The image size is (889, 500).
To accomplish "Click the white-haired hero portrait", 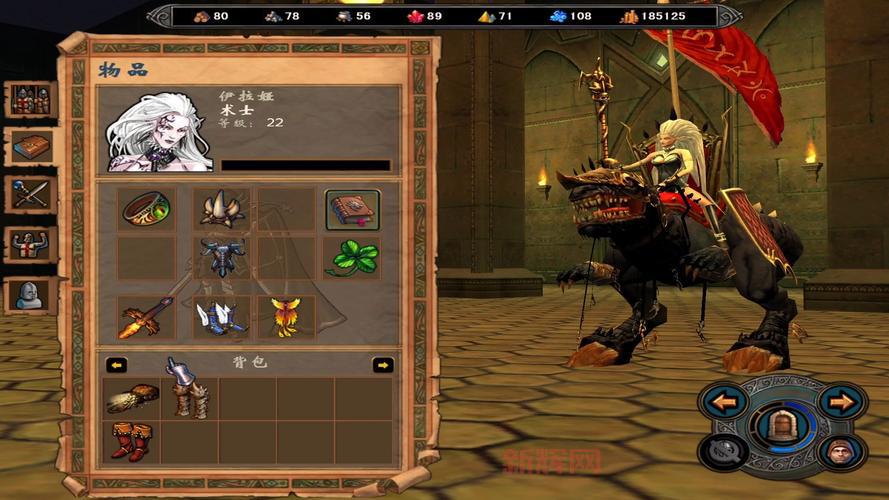I will point(158,130).
